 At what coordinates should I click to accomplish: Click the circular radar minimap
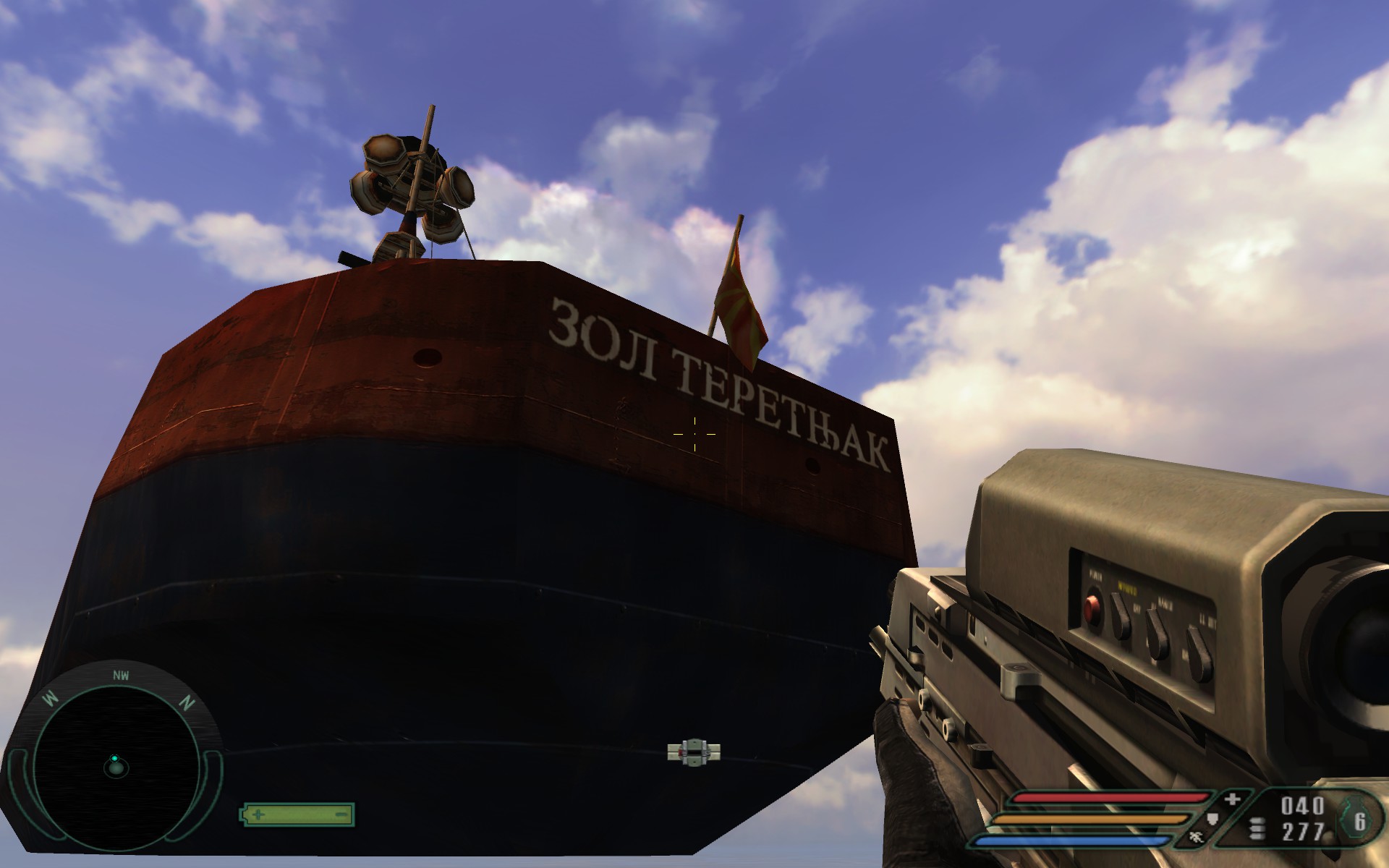pos(116,767)
